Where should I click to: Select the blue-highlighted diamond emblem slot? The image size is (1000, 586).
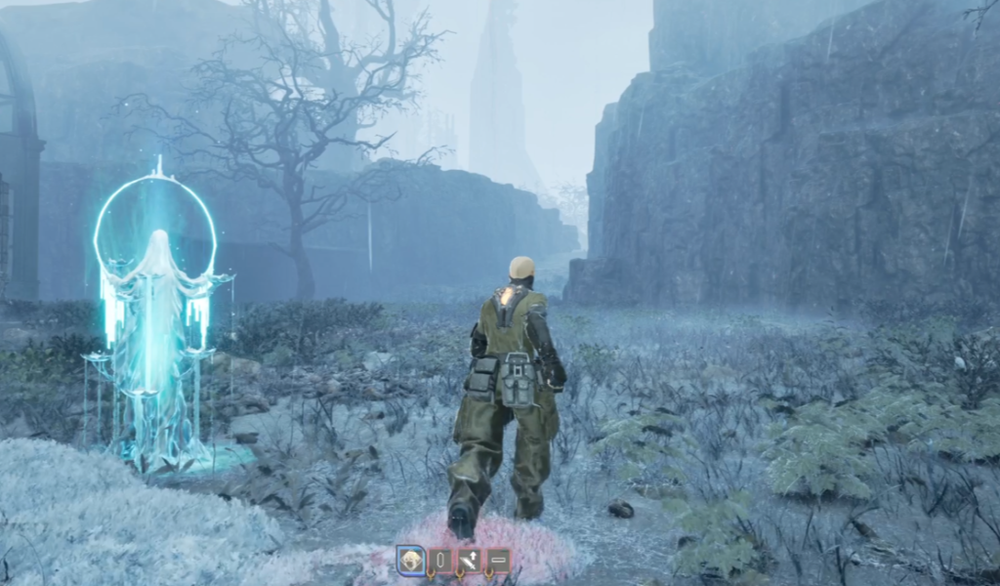(411, 561)
